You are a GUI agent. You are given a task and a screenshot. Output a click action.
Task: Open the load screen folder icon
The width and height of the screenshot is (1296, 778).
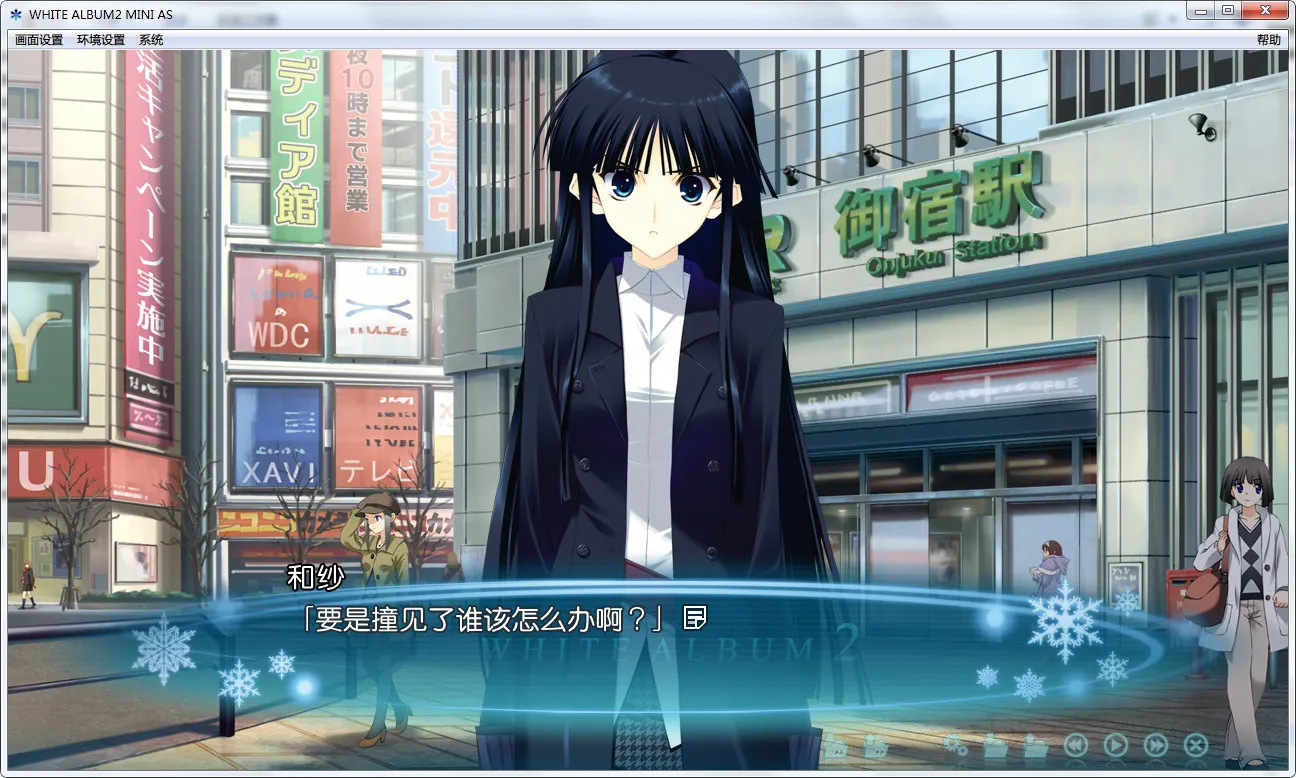click(1035, 745)
